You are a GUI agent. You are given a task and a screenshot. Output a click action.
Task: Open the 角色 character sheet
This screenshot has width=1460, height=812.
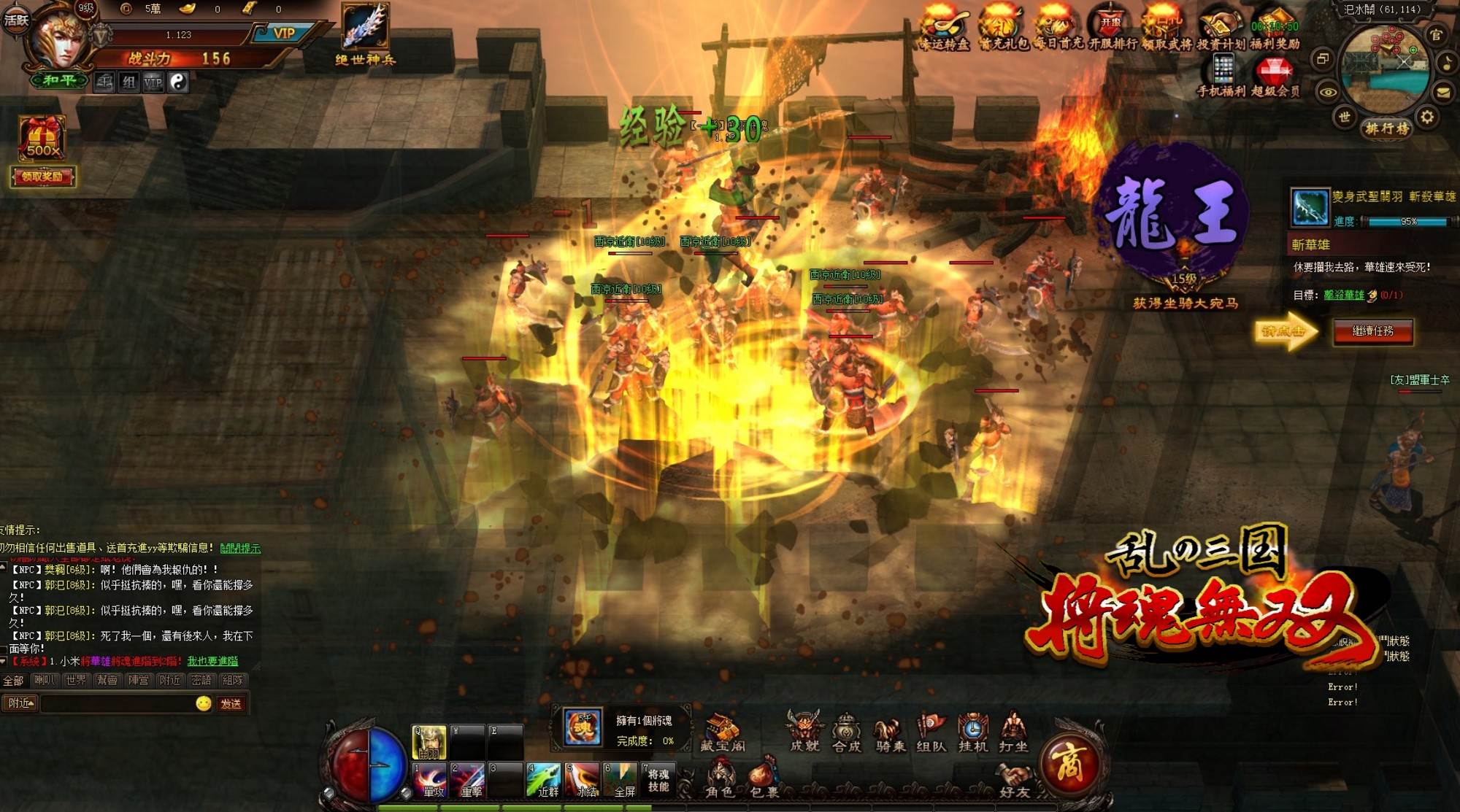pos(720,779)
